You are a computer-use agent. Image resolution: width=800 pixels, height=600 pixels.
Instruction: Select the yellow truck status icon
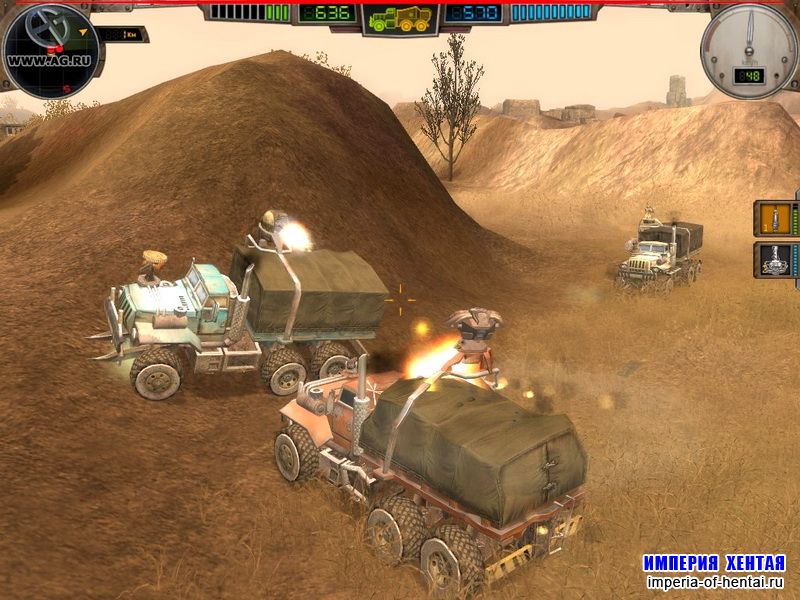point(400,18)
